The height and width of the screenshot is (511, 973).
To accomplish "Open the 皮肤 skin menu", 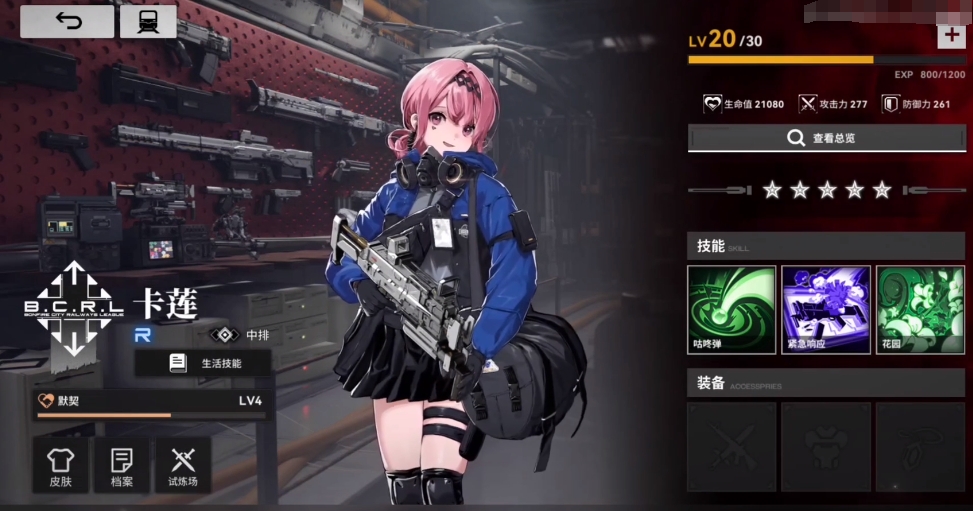I will 61,465.
